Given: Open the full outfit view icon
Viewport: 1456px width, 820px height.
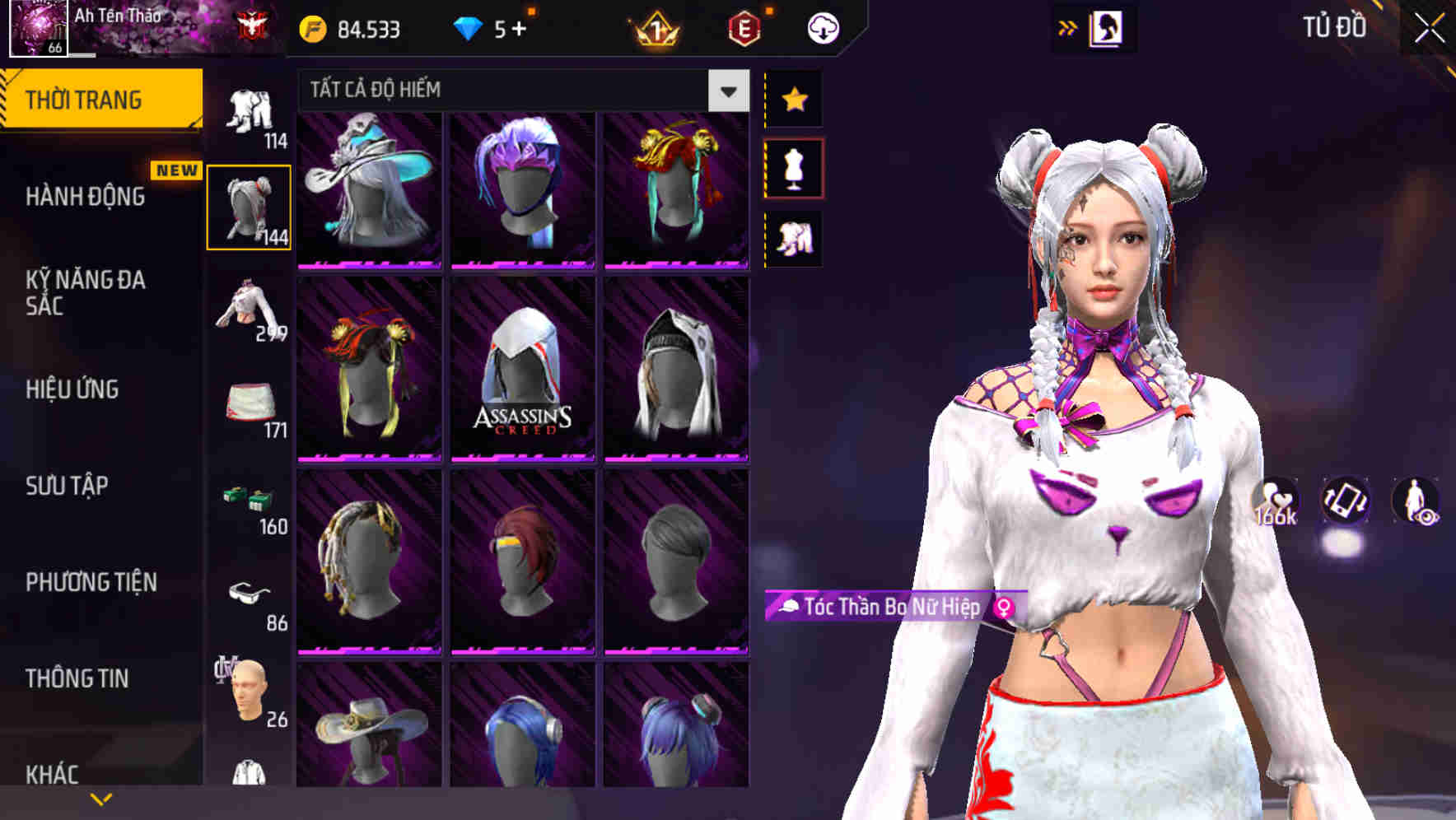Looking at the screenshot, I should [x=793, y=239].
